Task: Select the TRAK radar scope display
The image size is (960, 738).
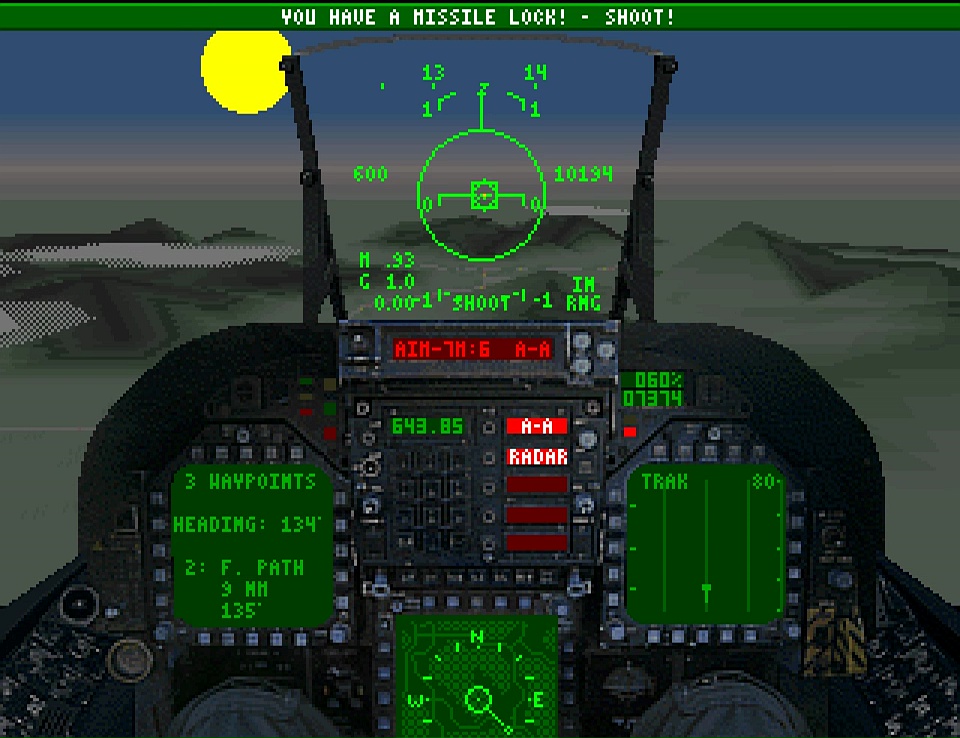Action: point(706,546)
